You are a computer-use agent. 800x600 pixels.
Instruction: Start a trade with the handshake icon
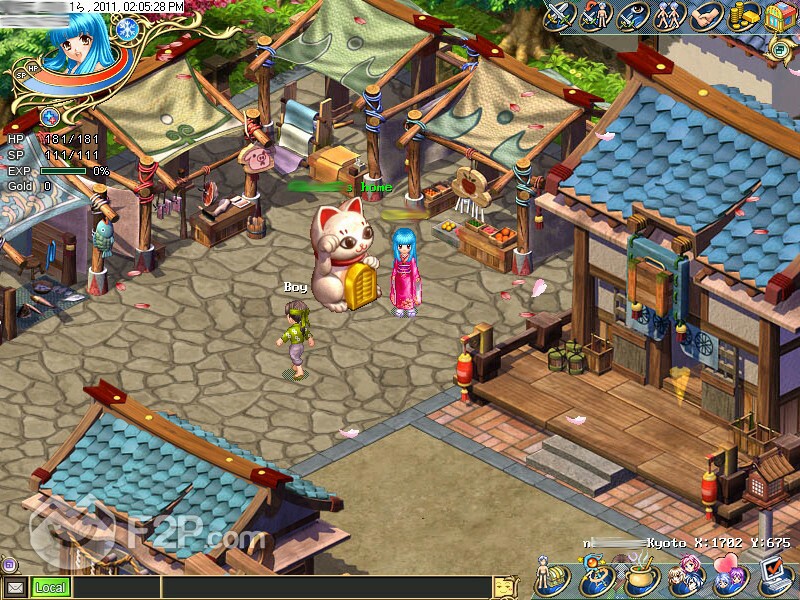pyautogui.click(x=706, y=16)
